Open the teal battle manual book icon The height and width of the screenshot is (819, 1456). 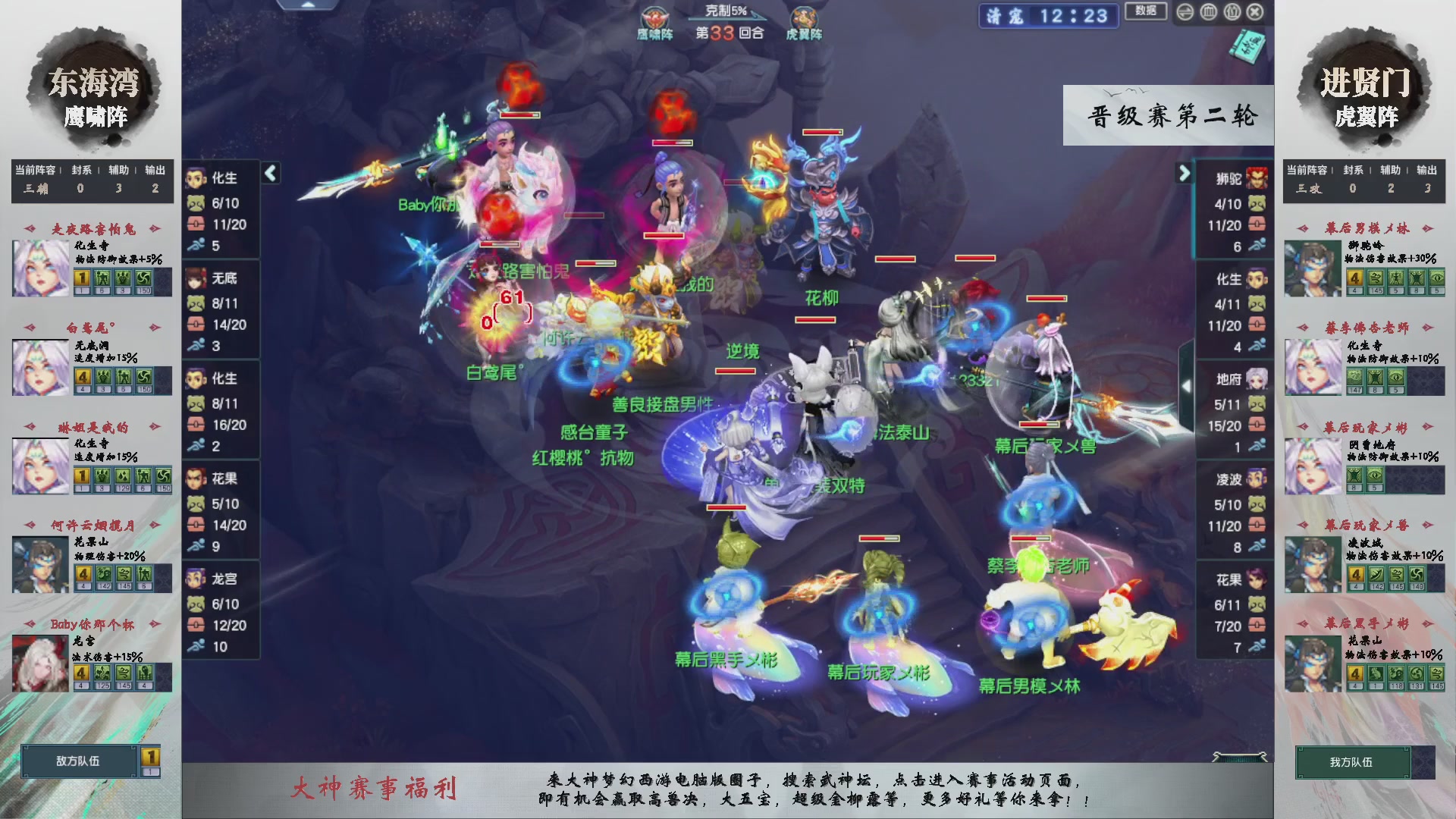[x=1247, y=45]
